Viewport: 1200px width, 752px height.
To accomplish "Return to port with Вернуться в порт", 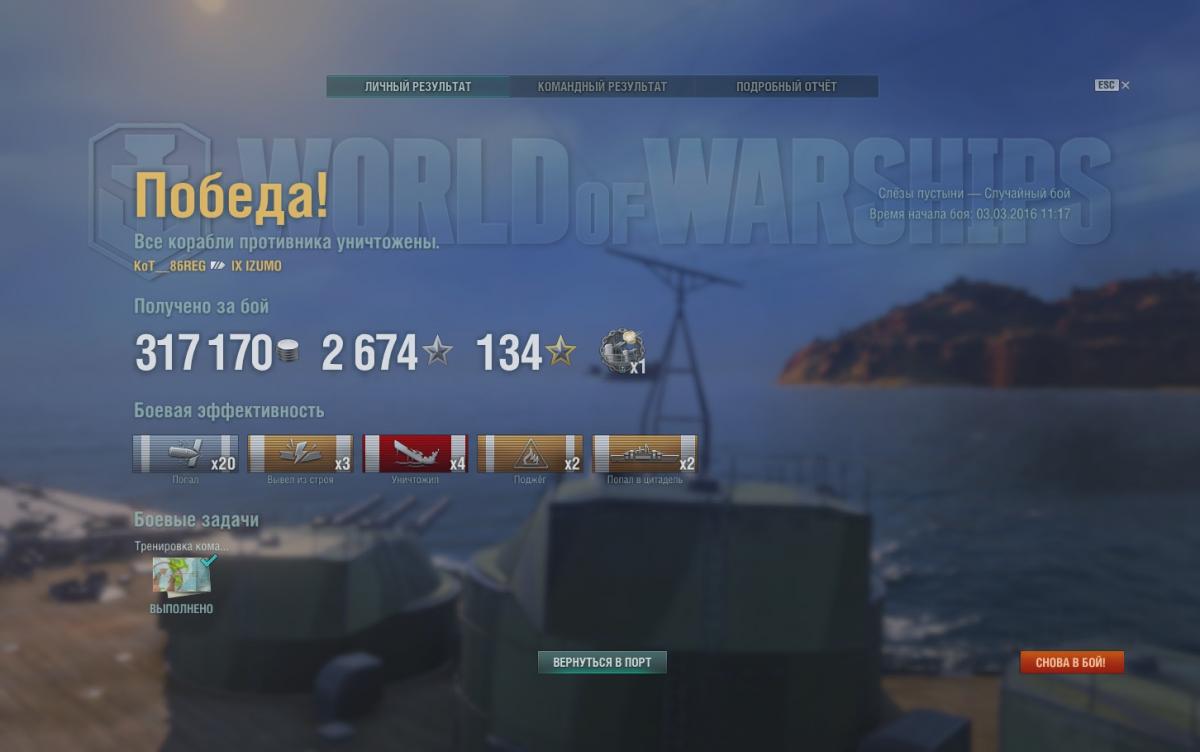I will (x=602, y=662).
